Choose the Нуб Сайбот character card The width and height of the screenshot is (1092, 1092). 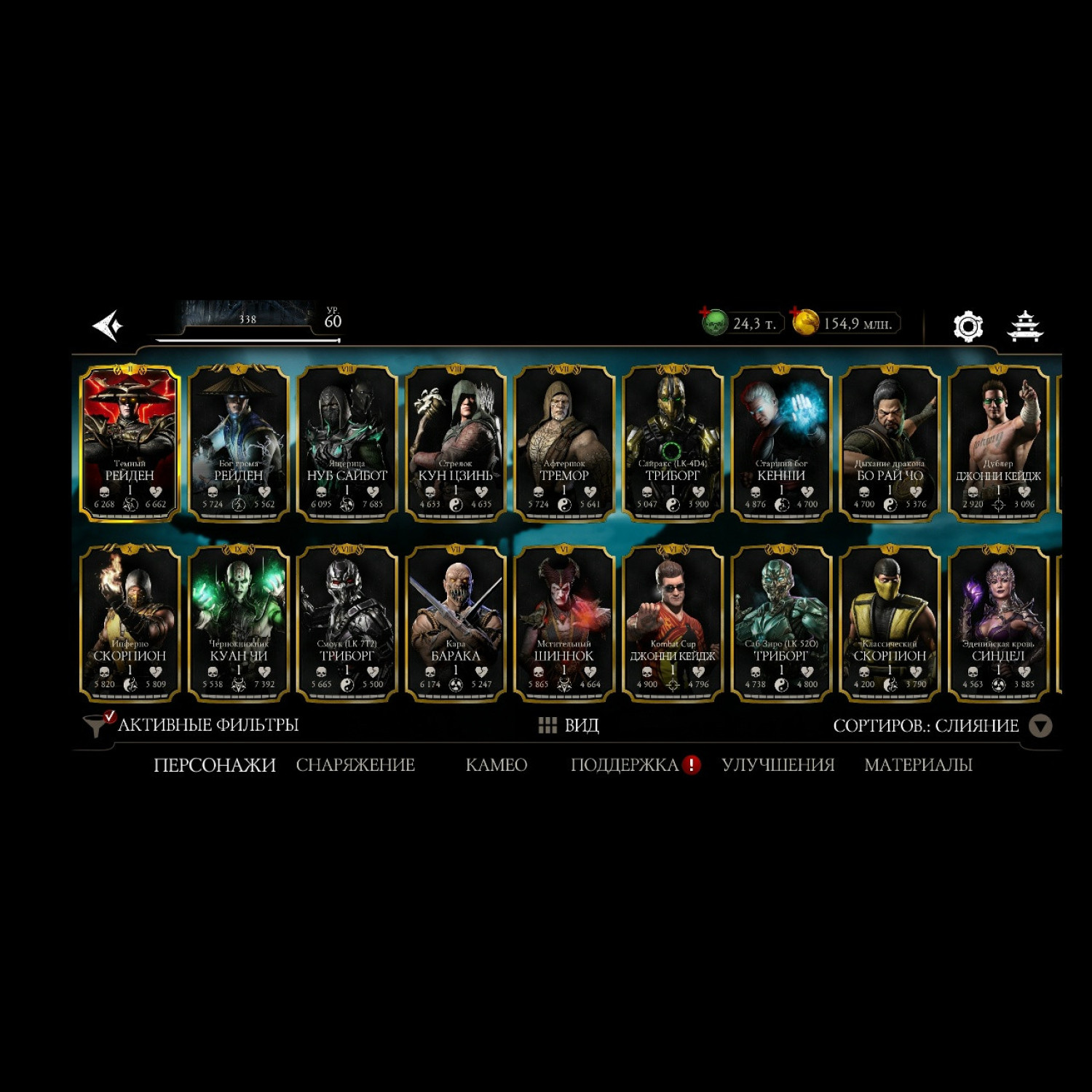pyautogui.click(x=347, y=443)
